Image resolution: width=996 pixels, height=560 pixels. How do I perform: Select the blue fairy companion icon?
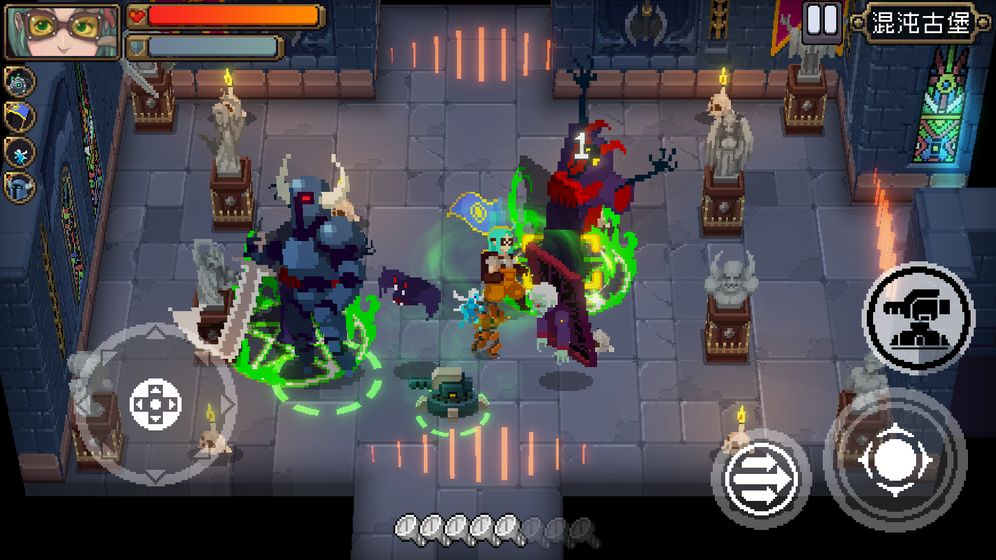tap(19, 152)
